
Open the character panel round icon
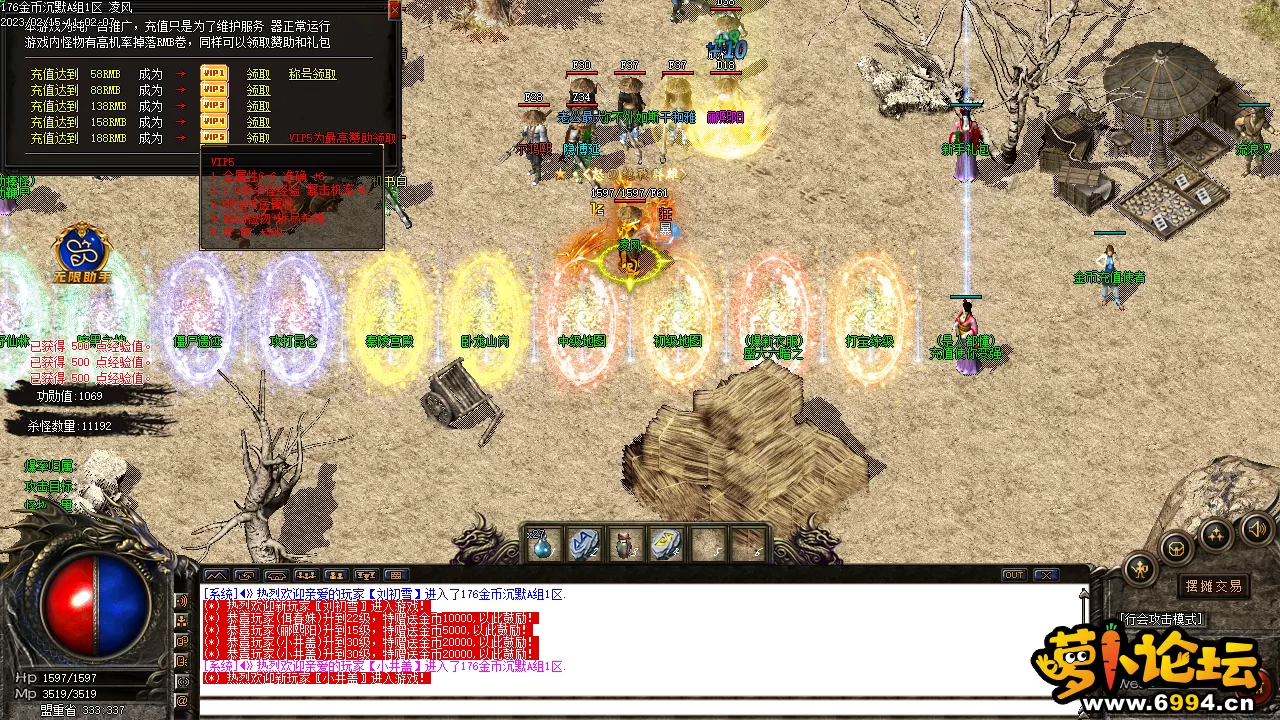coord(1140,569)
